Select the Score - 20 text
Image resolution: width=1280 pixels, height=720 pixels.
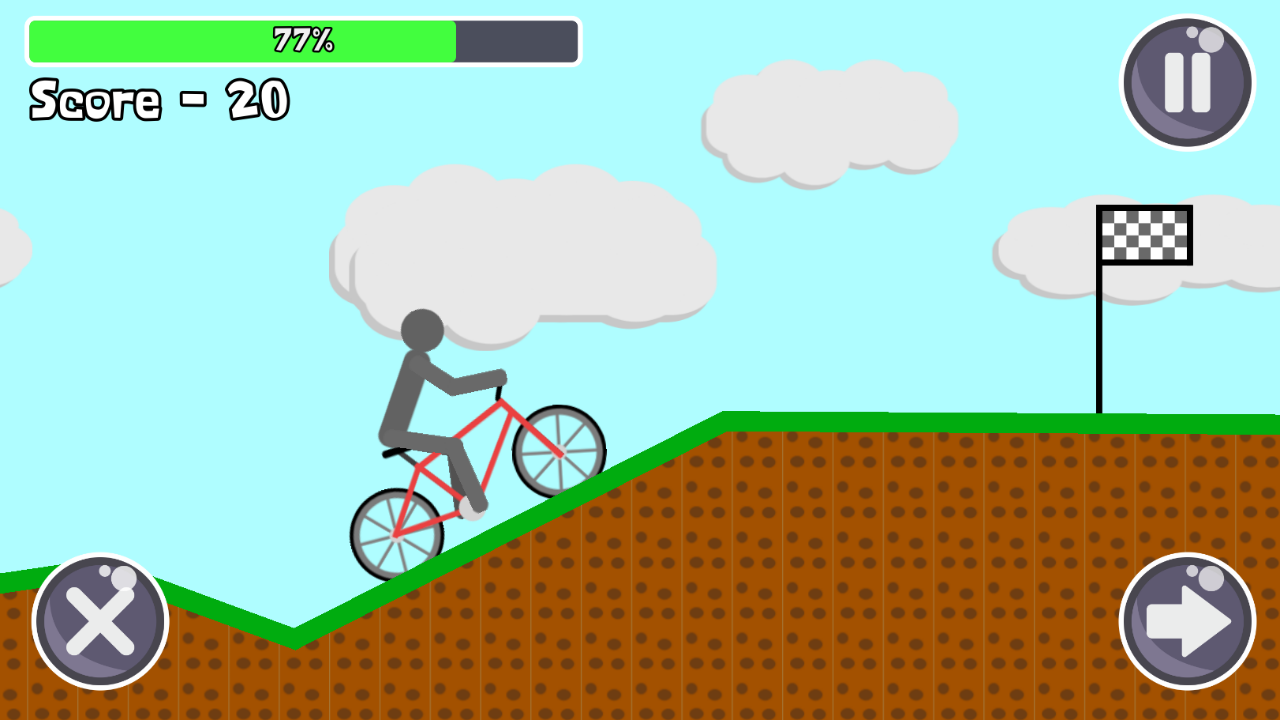158,98
